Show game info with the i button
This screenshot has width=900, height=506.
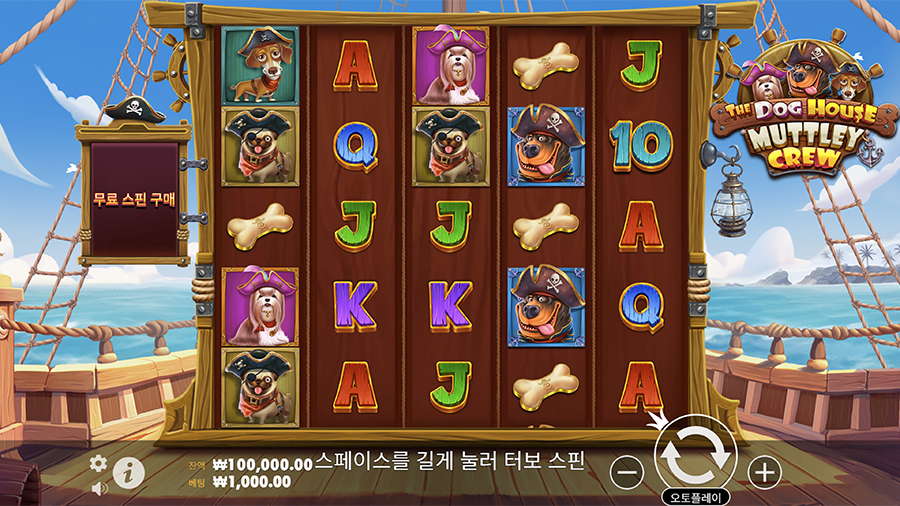pyautogui.click(x=127, y=472)
